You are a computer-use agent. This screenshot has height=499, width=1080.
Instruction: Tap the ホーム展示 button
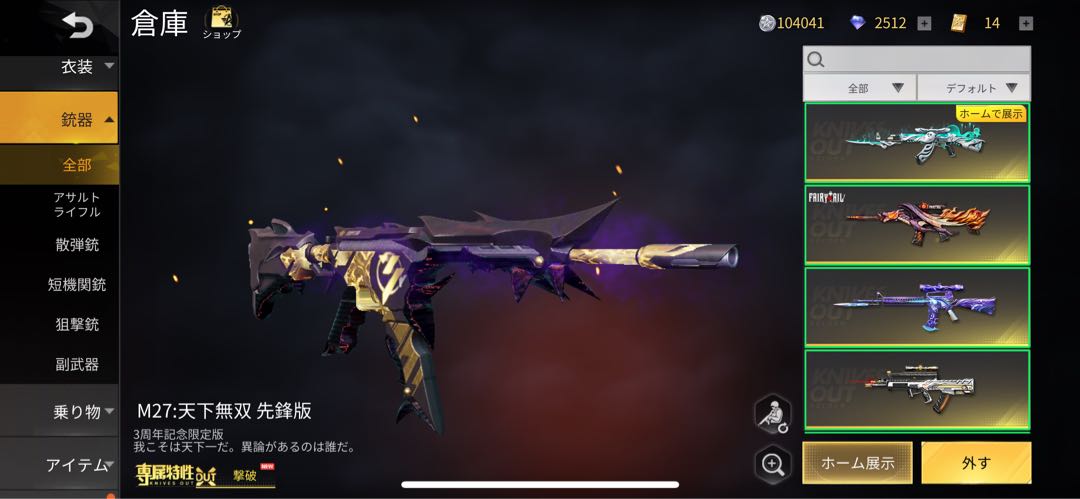click(x=857, y=463)
